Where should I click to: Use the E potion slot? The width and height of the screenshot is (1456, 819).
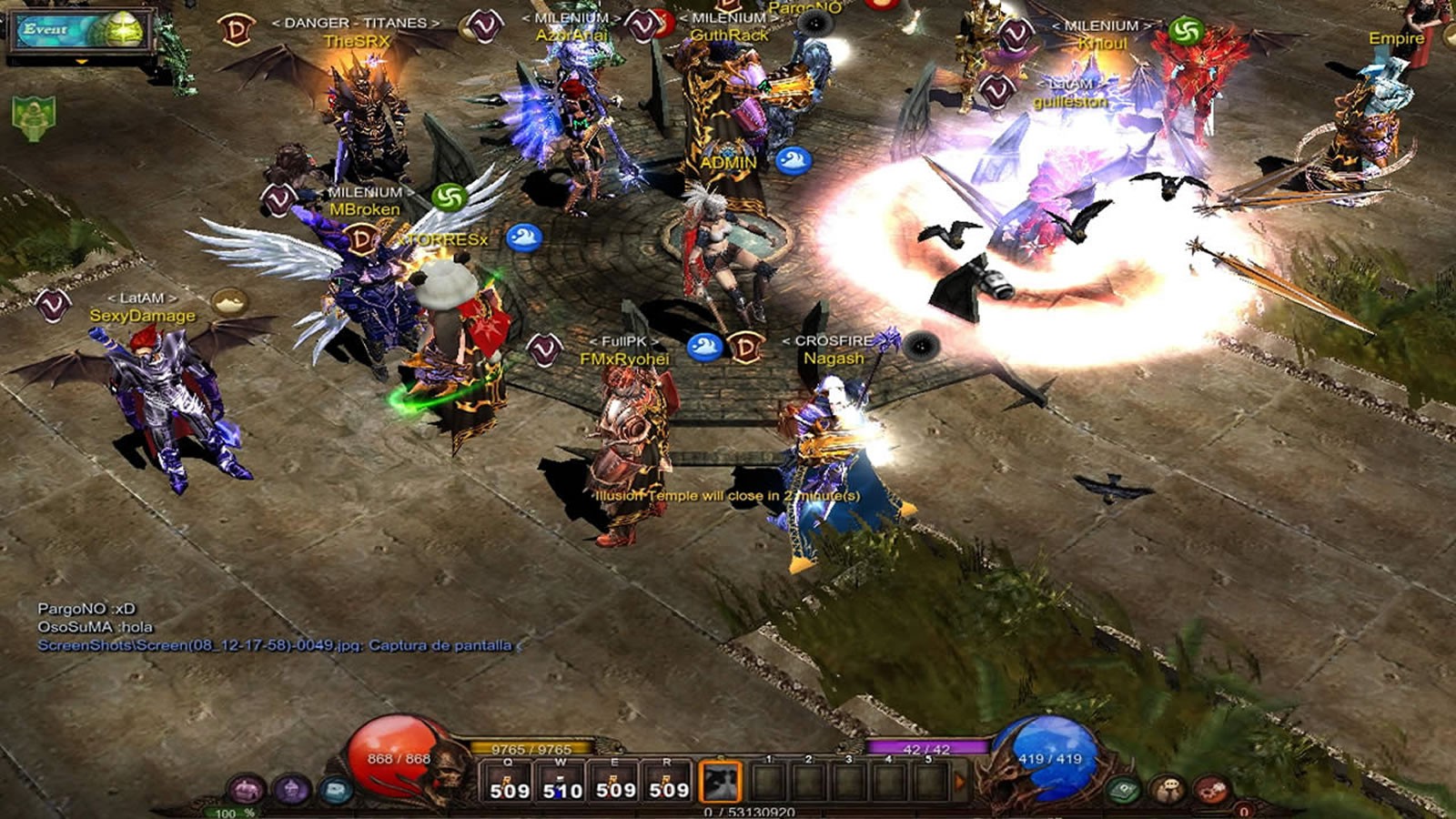[x=614, y=782]
